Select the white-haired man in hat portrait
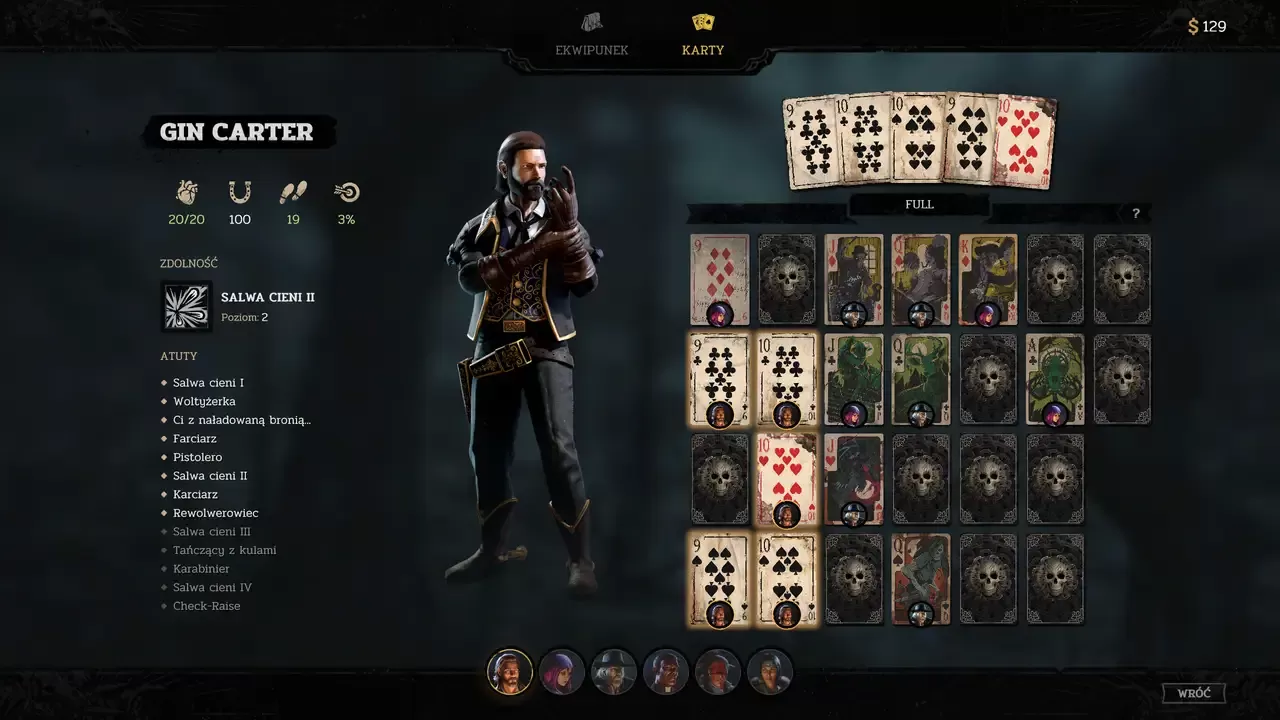1280x720 pixels. point(614,672)
